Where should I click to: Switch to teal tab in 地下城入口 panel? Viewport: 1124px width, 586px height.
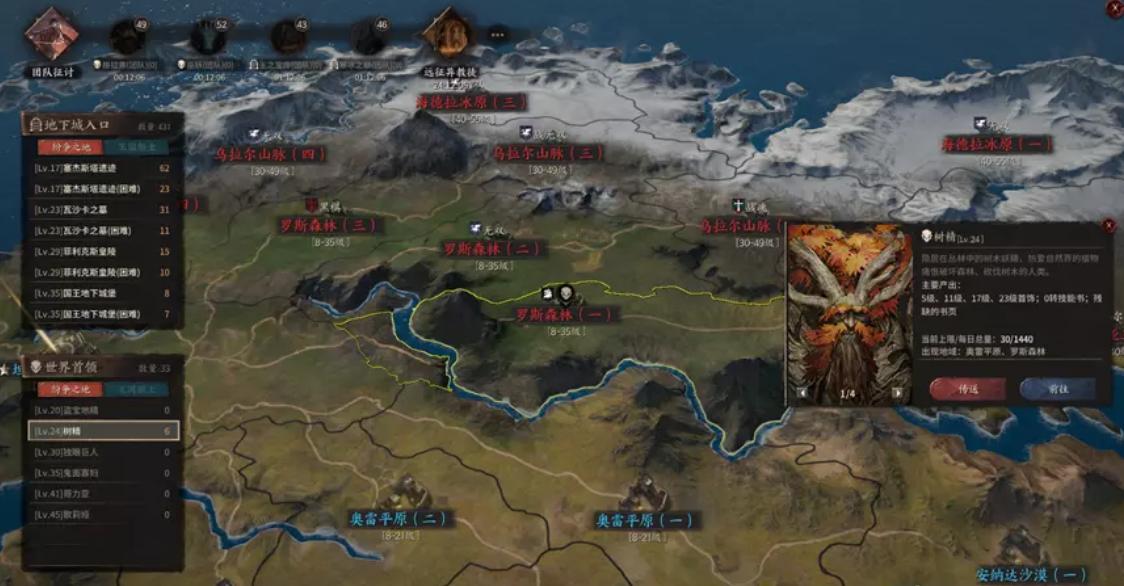point(131,146)
